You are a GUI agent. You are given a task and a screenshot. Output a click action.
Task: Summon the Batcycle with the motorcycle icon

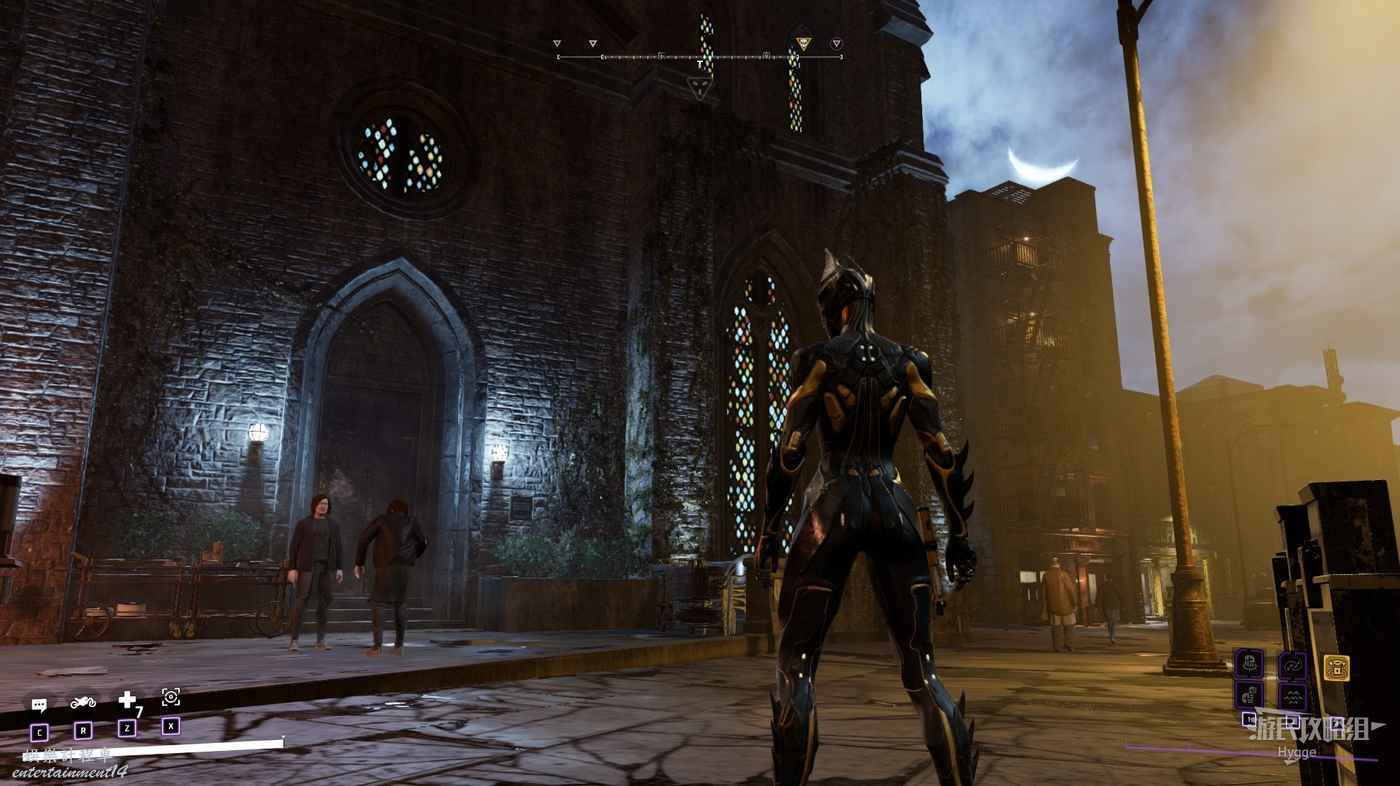(x=83, y=702)
